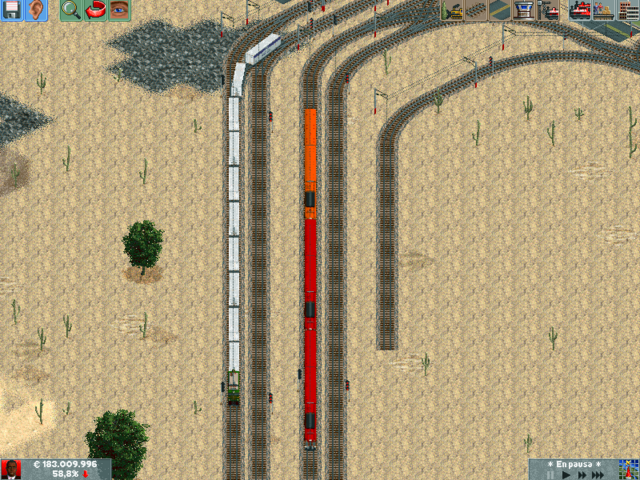Open the magnifying glass zoom menu
640x480 pixels.
pyautogui.click(x=71, y=11)
